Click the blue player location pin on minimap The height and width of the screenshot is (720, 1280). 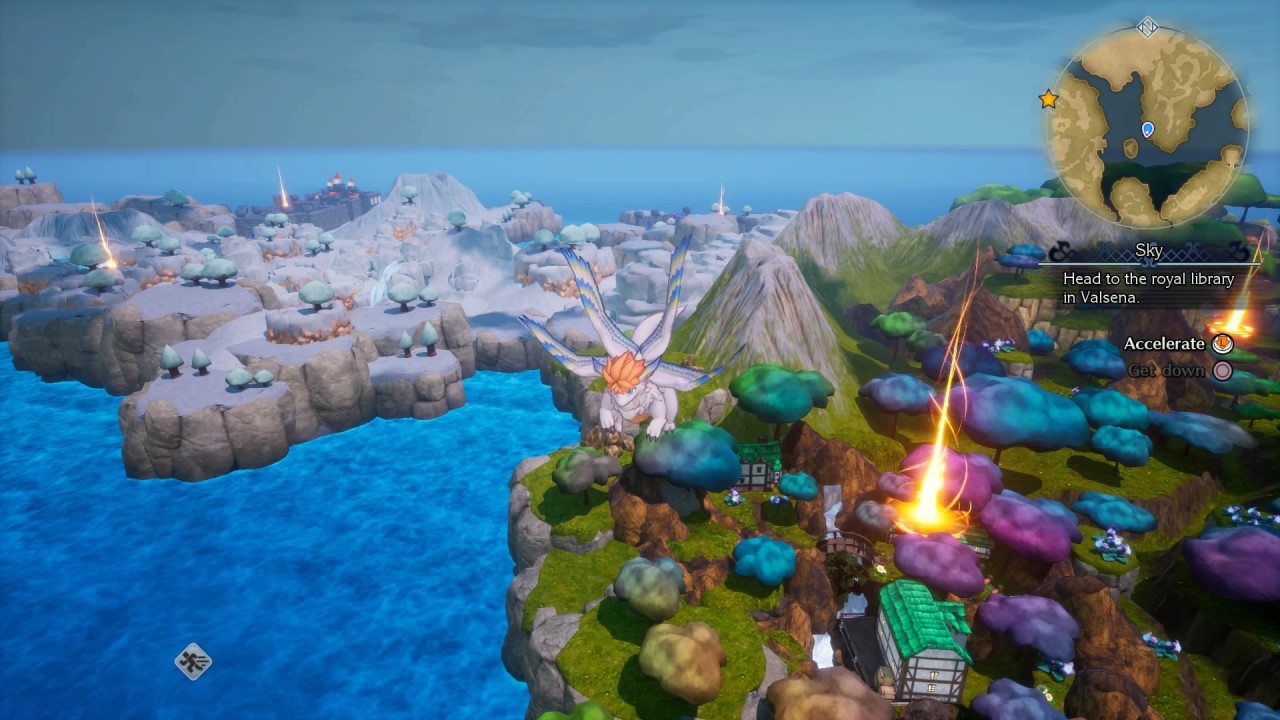coord(1148,129)
